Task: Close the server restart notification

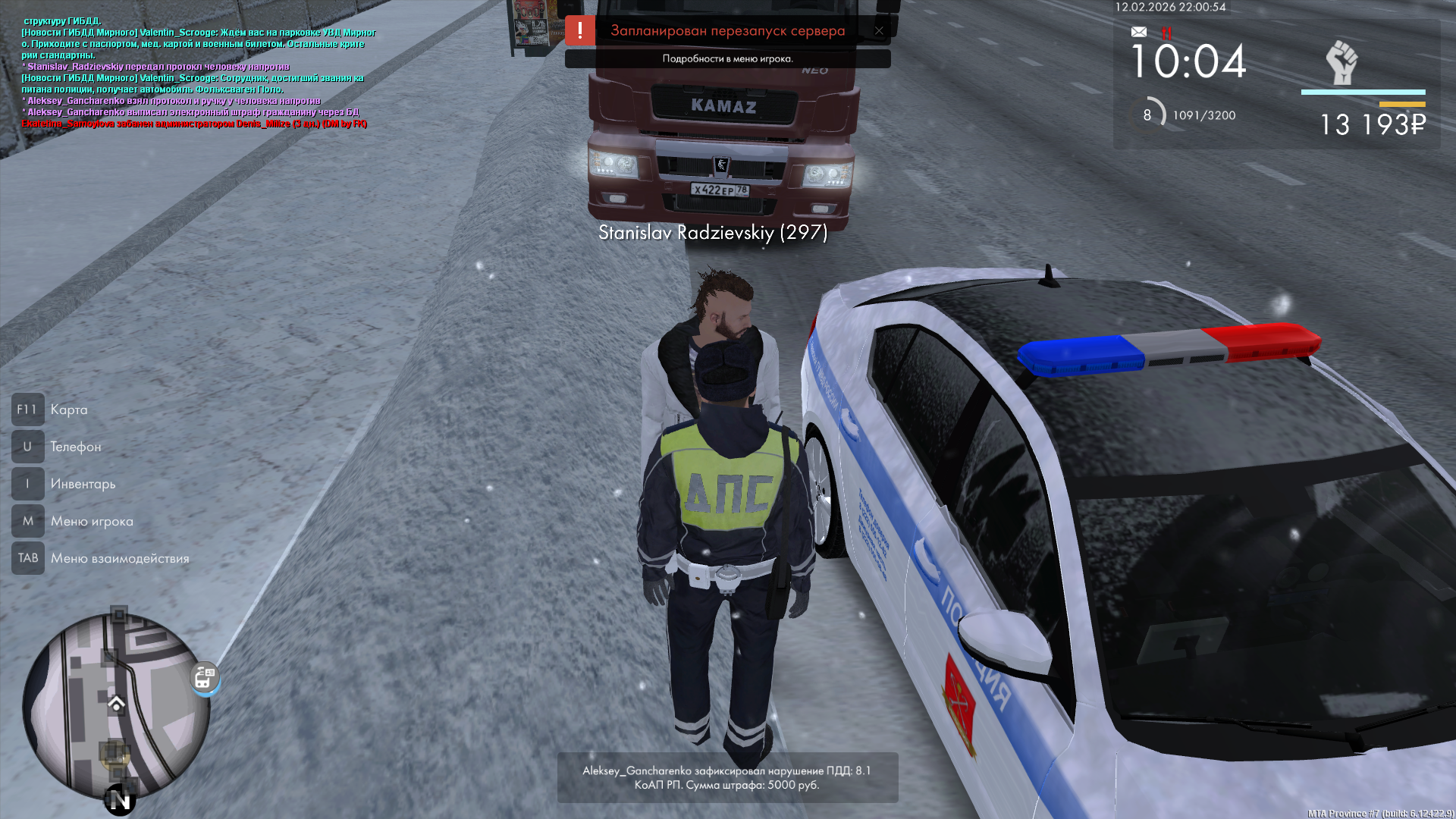Action: 879,31
